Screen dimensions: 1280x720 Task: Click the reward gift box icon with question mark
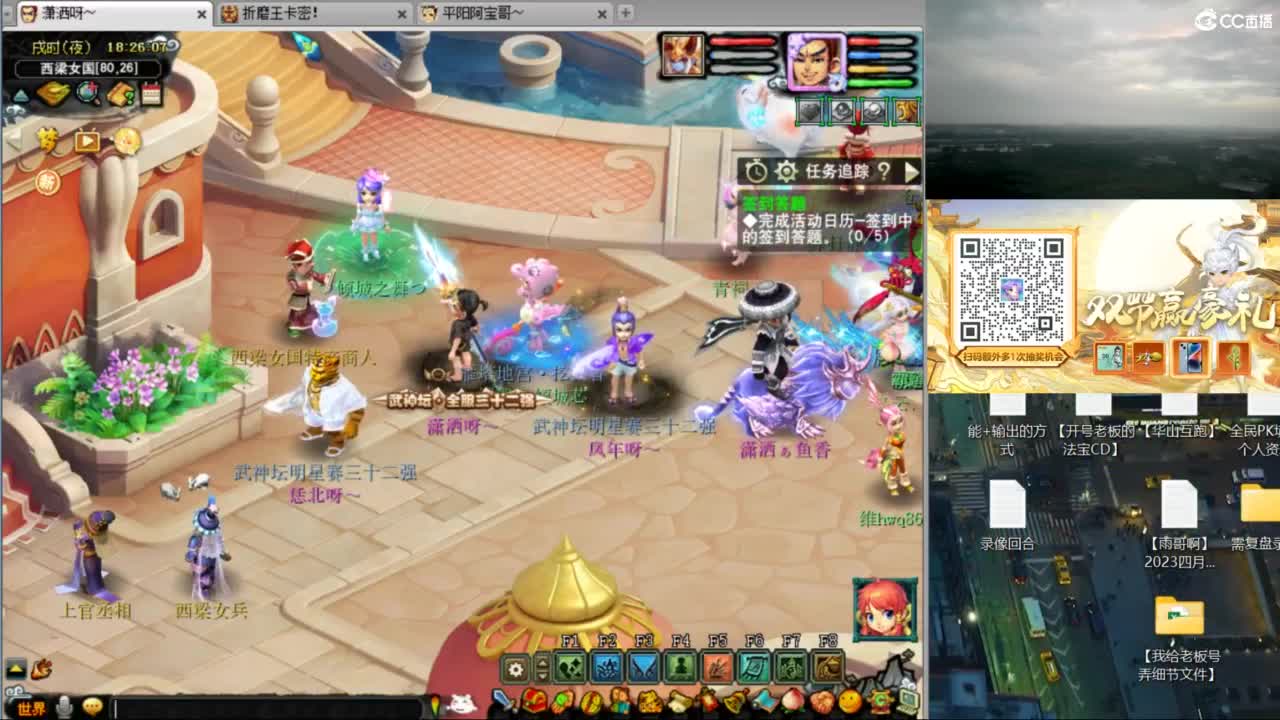point(119,92)
